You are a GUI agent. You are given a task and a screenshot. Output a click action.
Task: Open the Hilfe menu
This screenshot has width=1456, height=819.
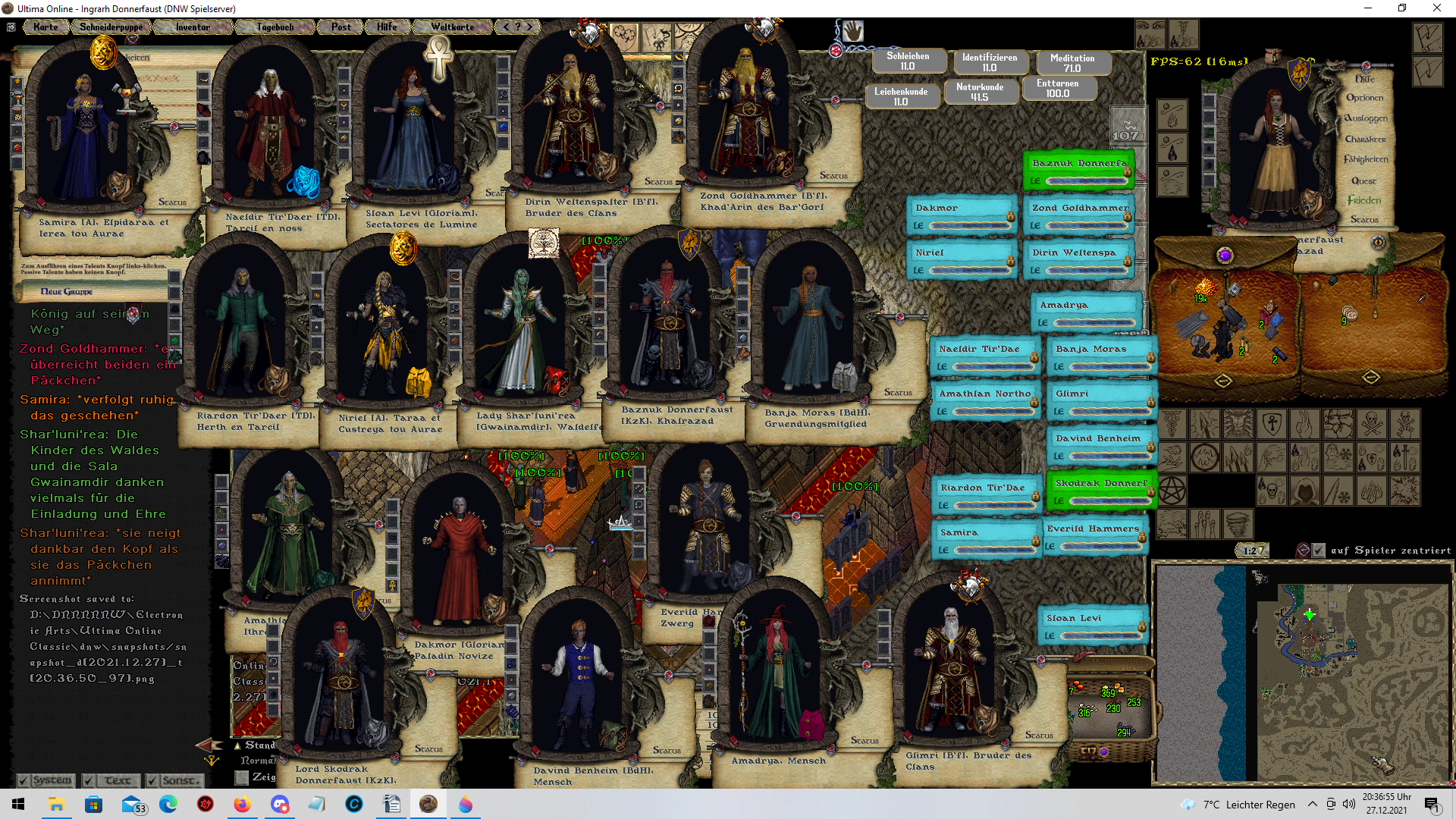point(387,27)
